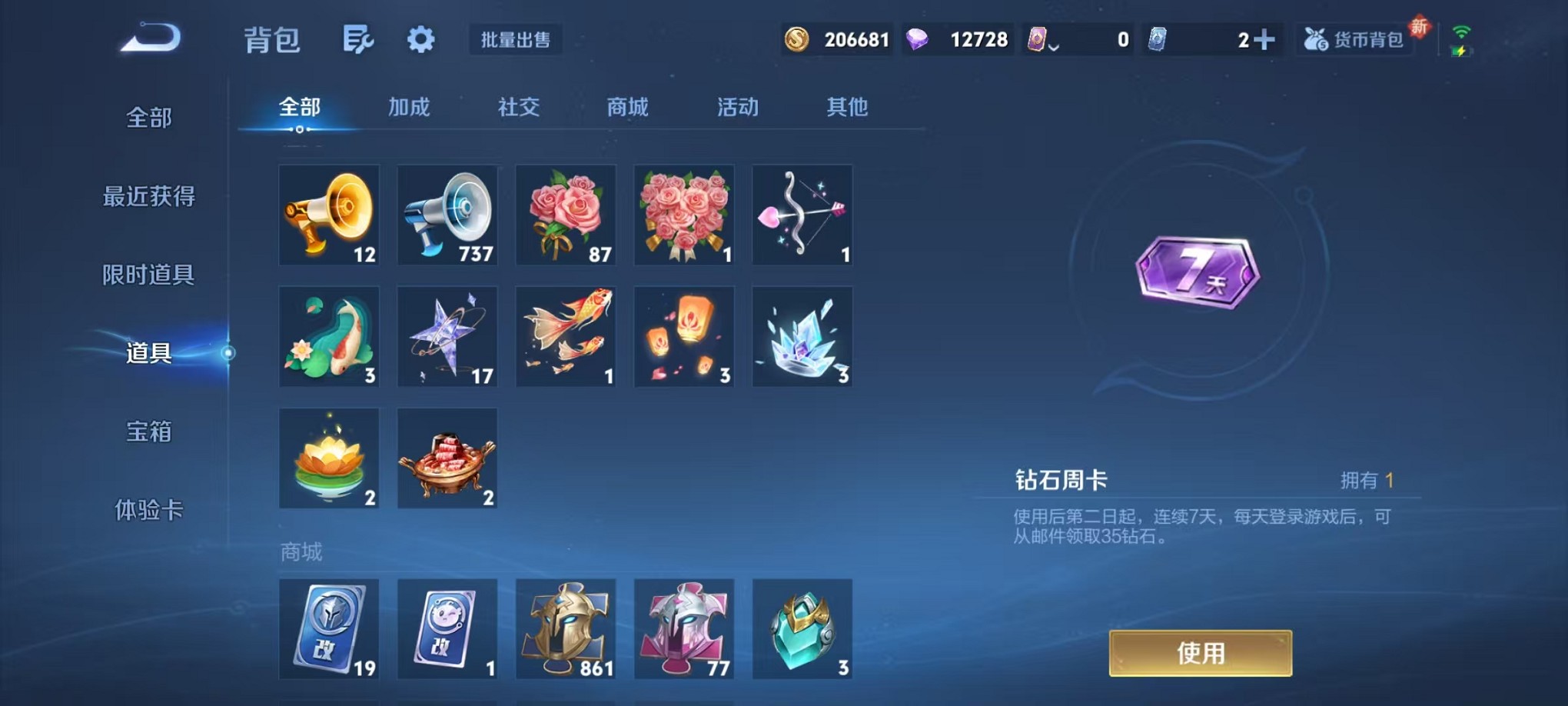Select the crystal crown item
The width and height of the screenshot is (1568, 706).
[802, 336]
